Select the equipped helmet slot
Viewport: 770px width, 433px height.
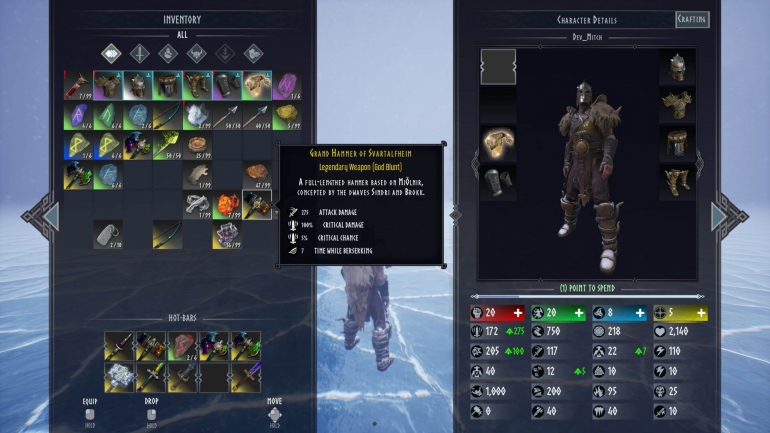tap(676, 68)
